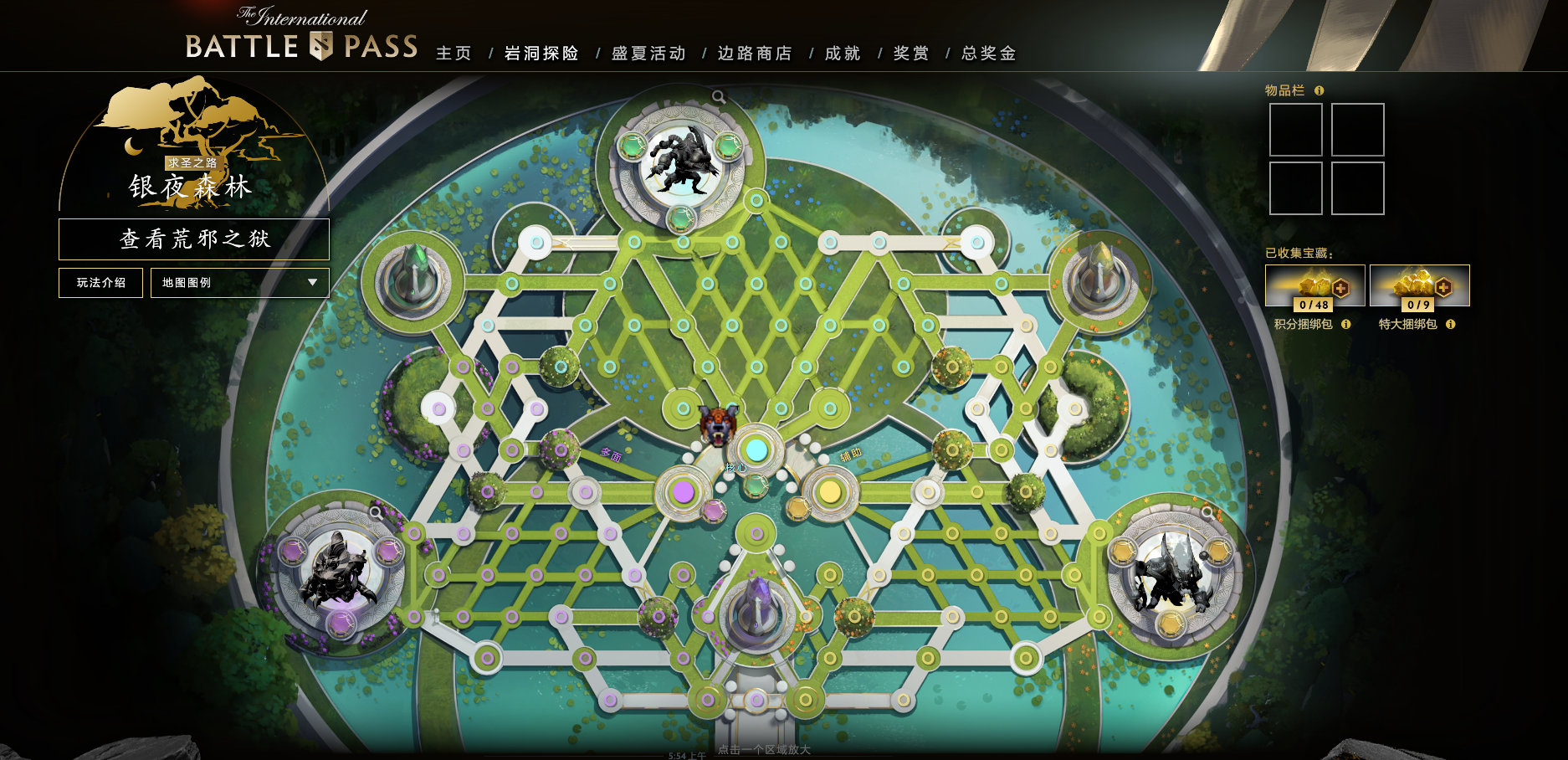The height and width of the screenshot is (760, 1568).
Task: Click the 特大捆绑包 info icon
Action: click(1450, 324)
